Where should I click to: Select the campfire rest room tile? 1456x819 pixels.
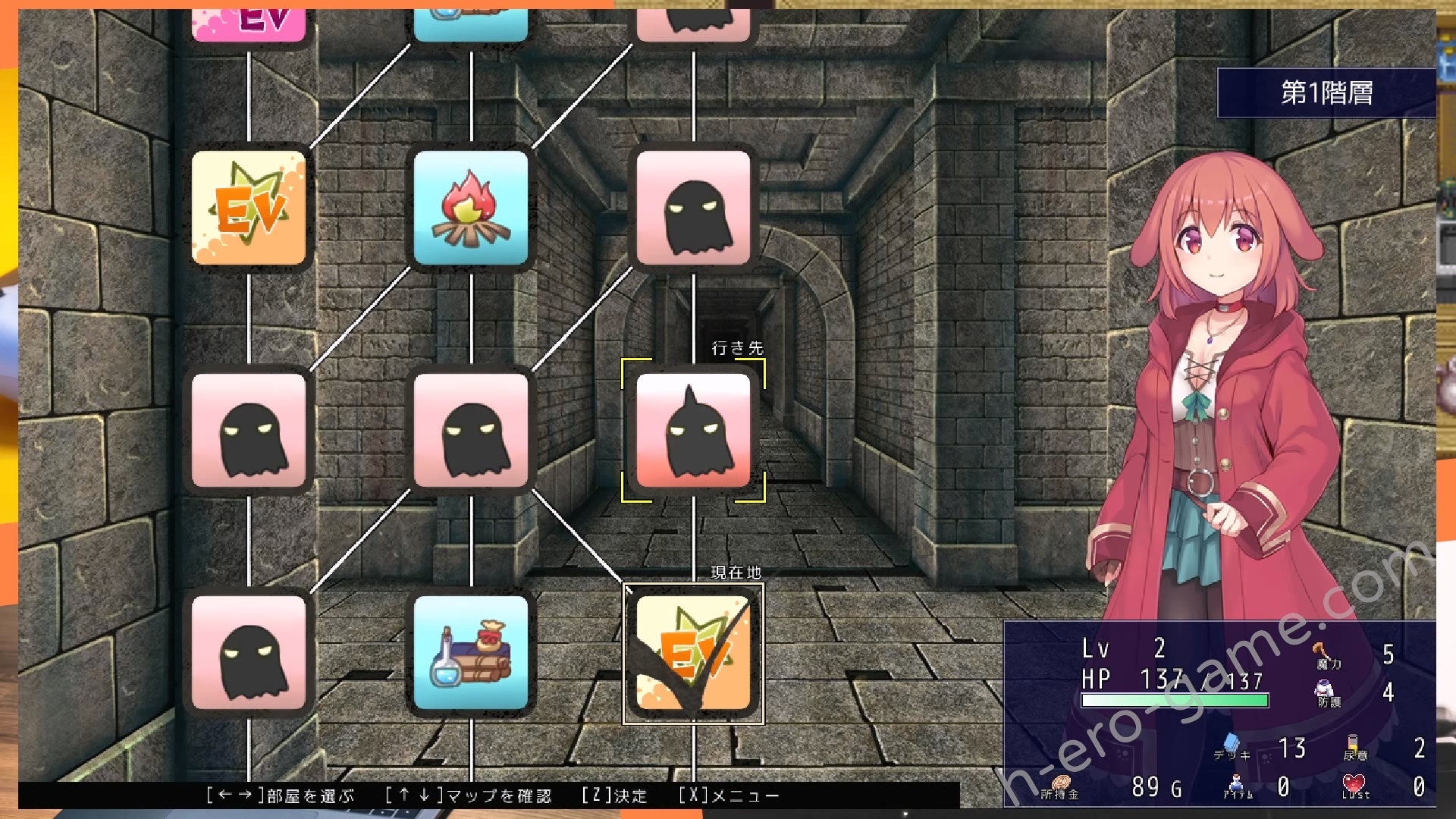[x=471, y=207]
